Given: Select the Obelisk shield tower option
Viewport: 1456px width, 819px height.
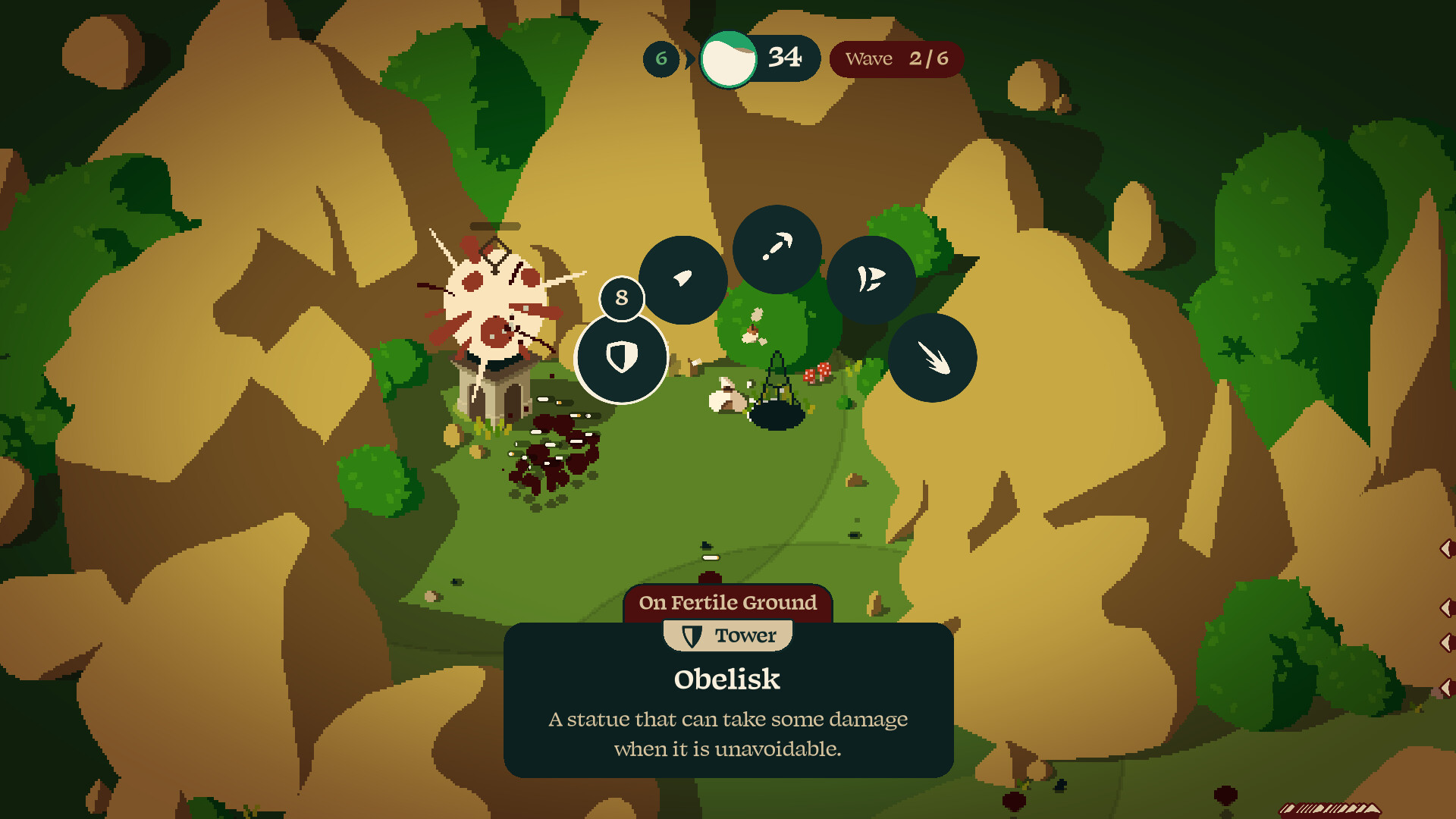Looking at the screenshot, I should [x=621, y=357].
